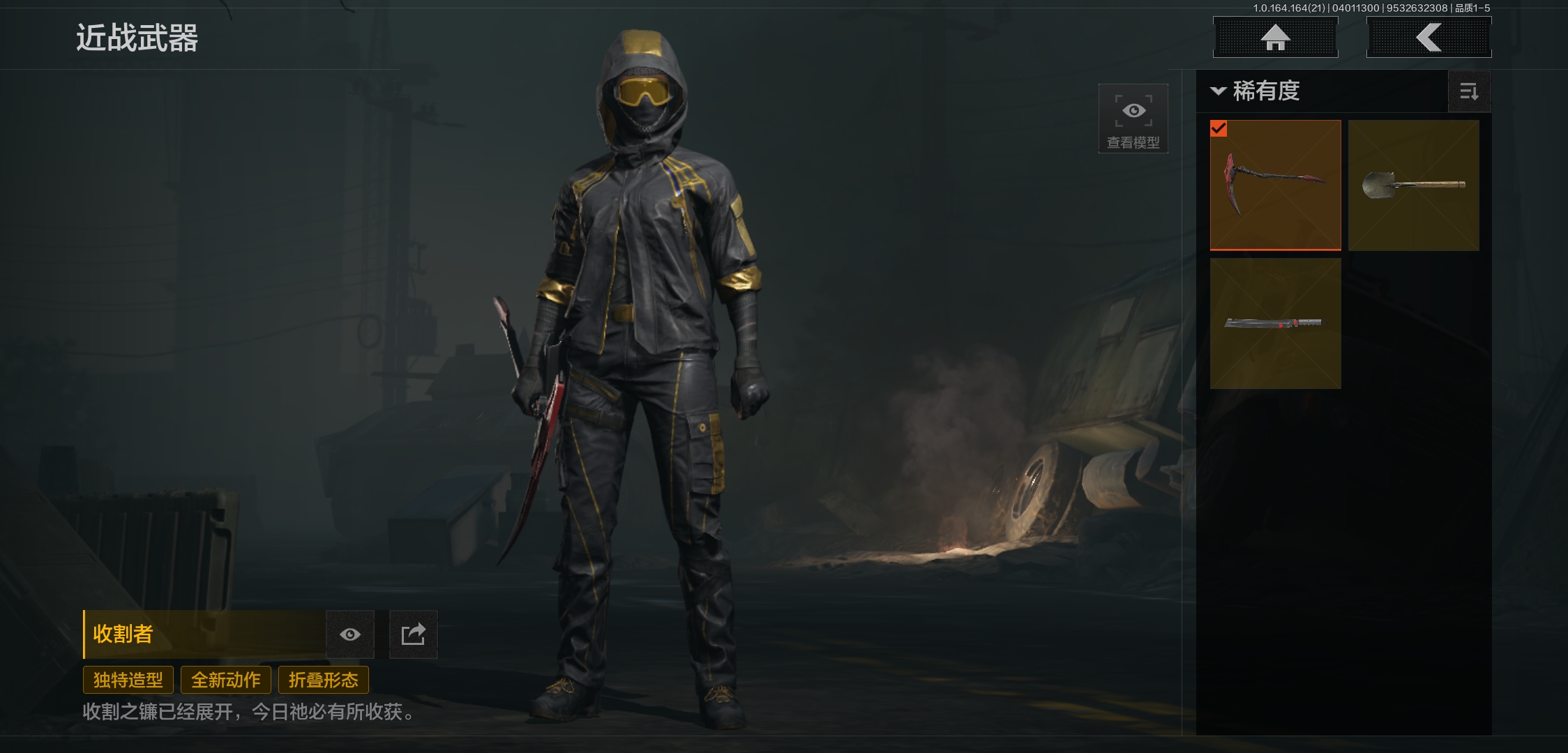Toggle the eye preview beside 收割者
This screenshot has height=753, width=1568.
pyautogui.click(x=350, y=634)
